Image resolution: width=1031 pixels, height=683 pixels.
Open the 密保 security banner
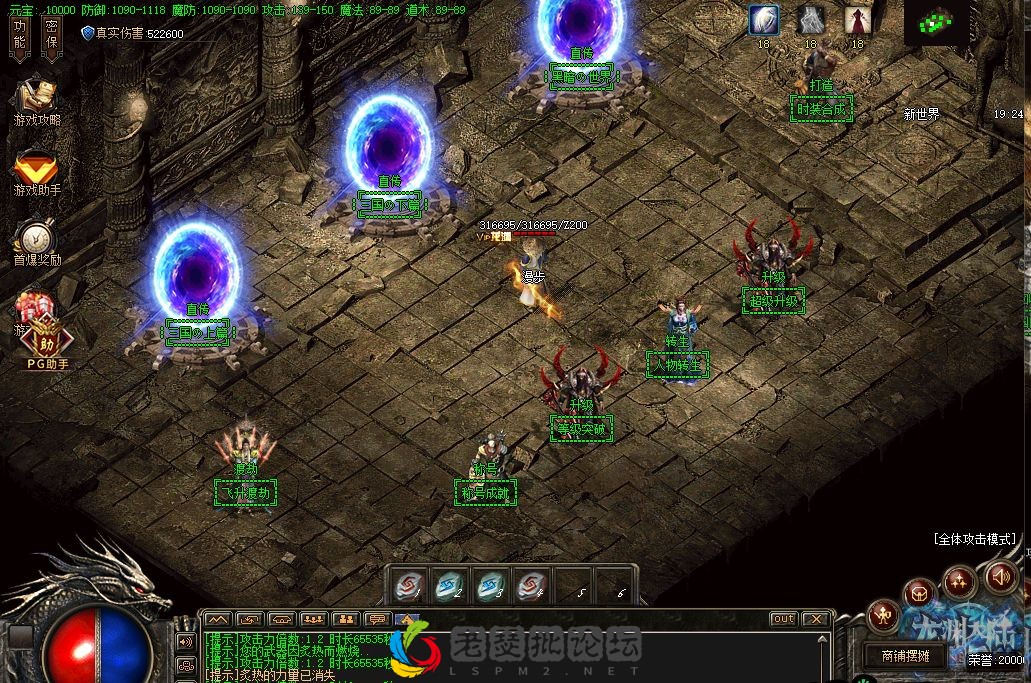coord(52,37)
